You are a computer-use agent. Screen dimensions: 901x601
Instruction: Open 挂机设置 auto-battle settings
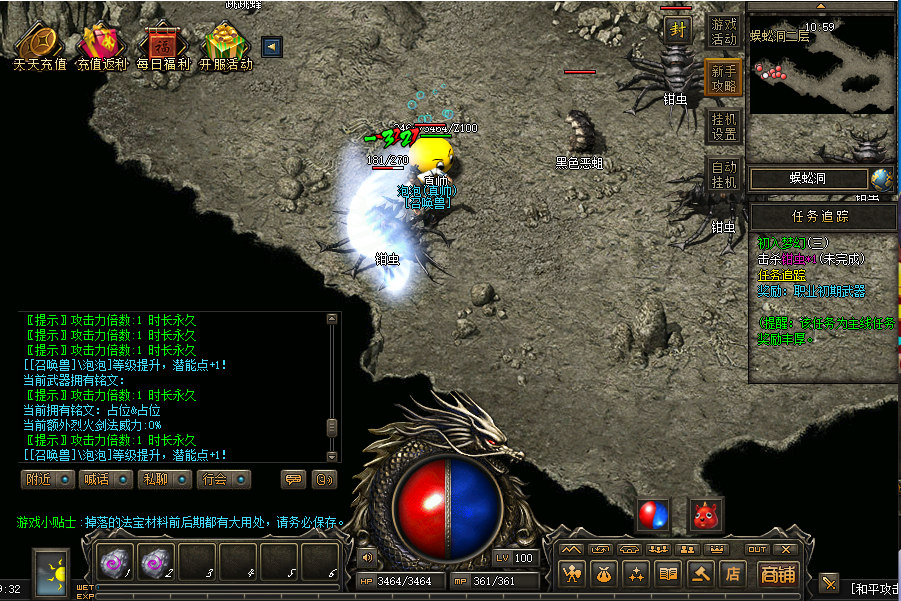tap(724, 127)
